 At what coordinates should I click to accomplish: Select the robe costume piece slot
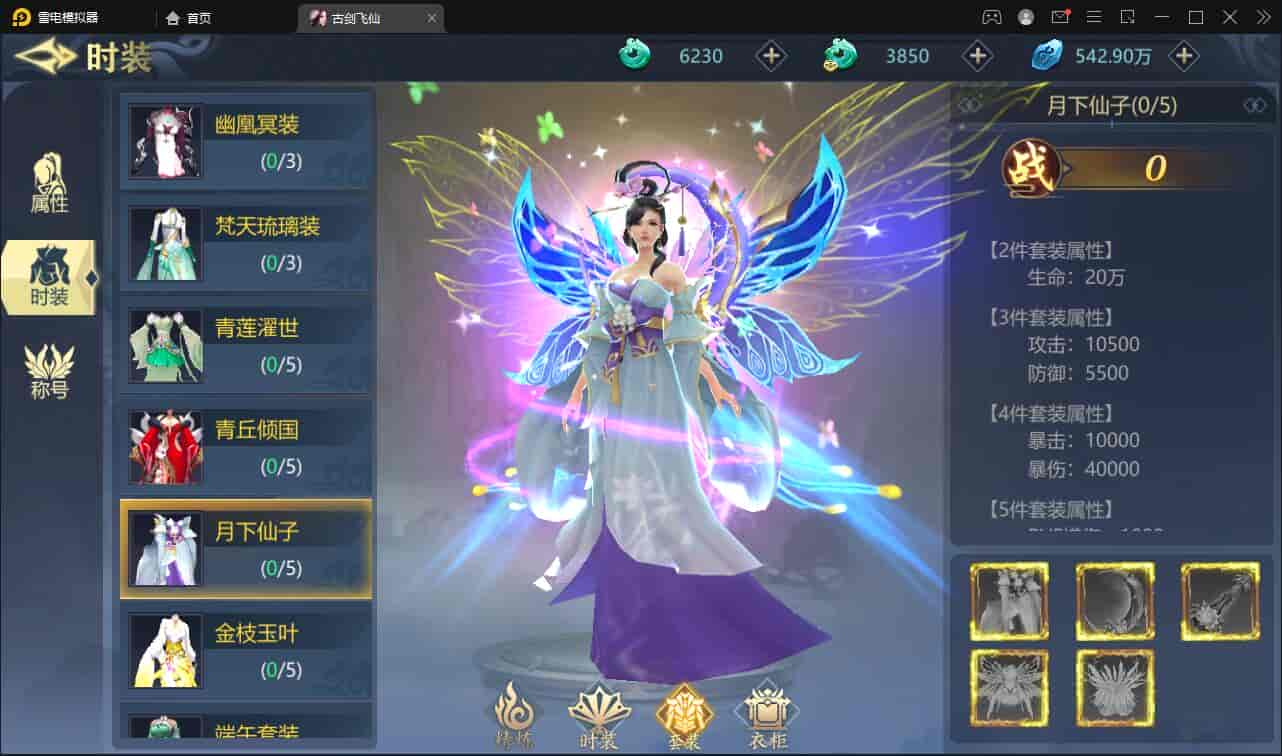click(x=1010, y=601)
